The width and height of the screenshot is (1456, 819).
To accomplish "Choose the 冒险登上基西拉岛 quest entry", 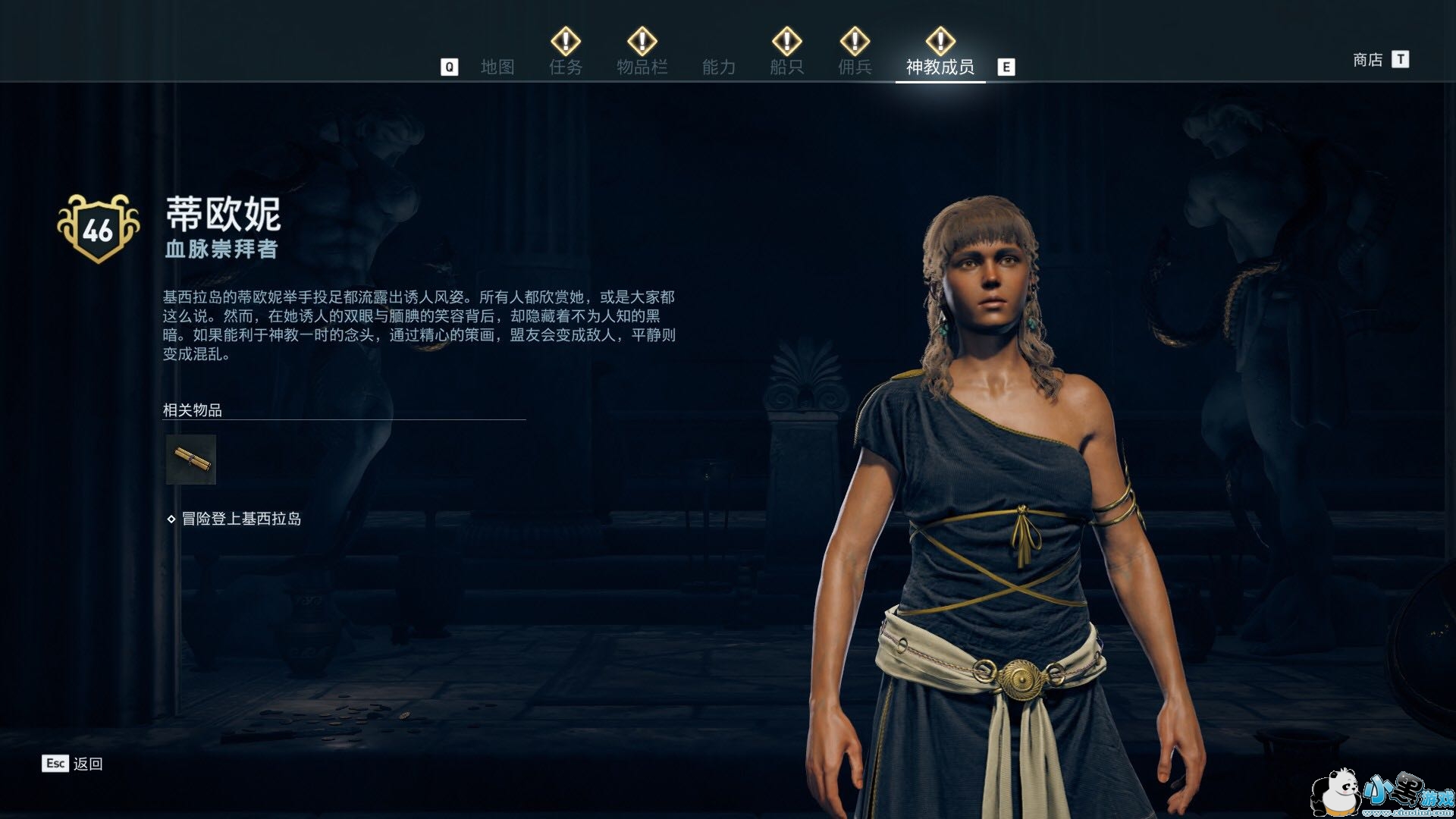I will tap(241, 519).
